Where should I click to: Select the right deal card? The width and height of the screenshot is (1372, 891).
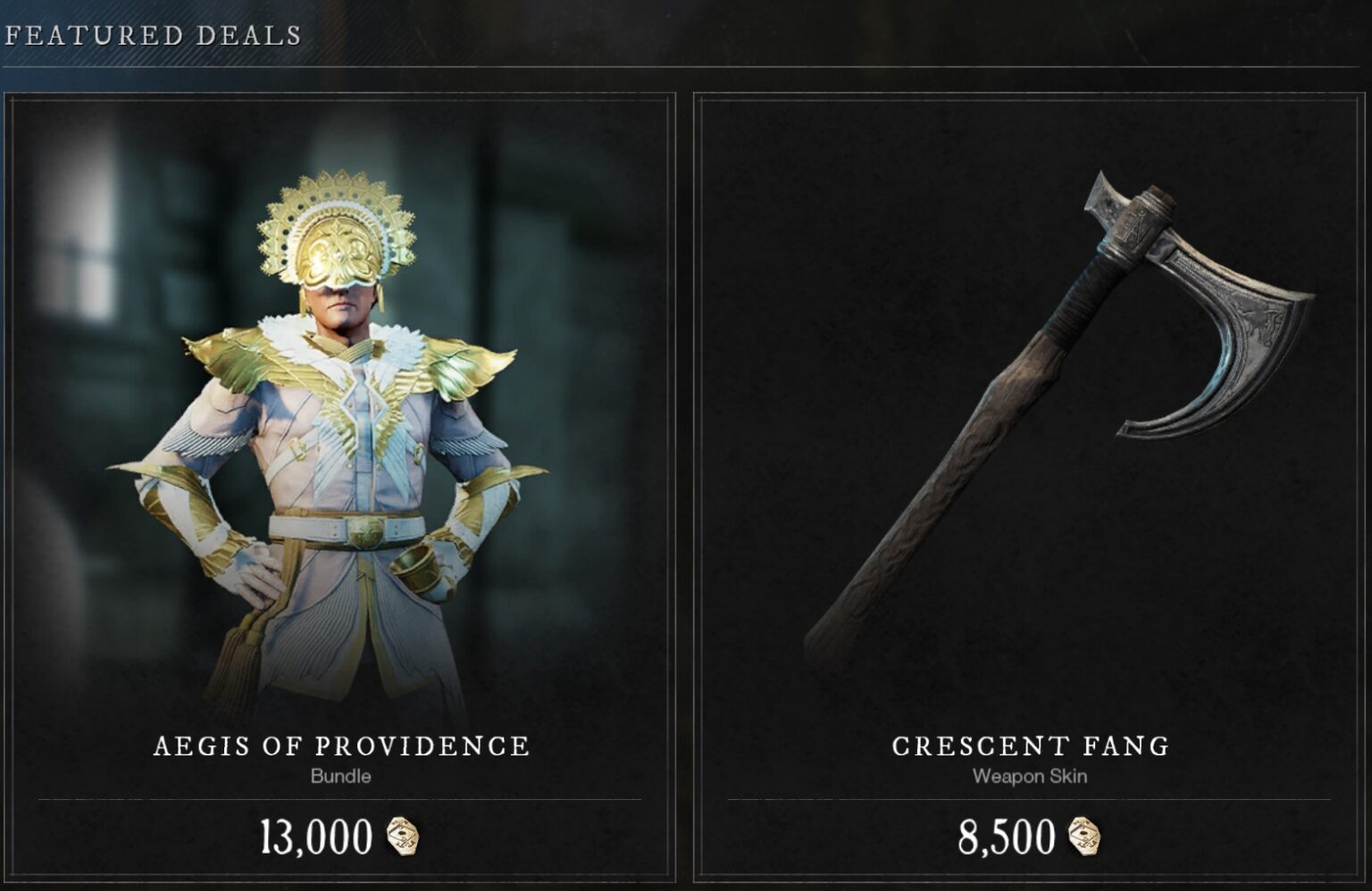(x=1027, y=446)
